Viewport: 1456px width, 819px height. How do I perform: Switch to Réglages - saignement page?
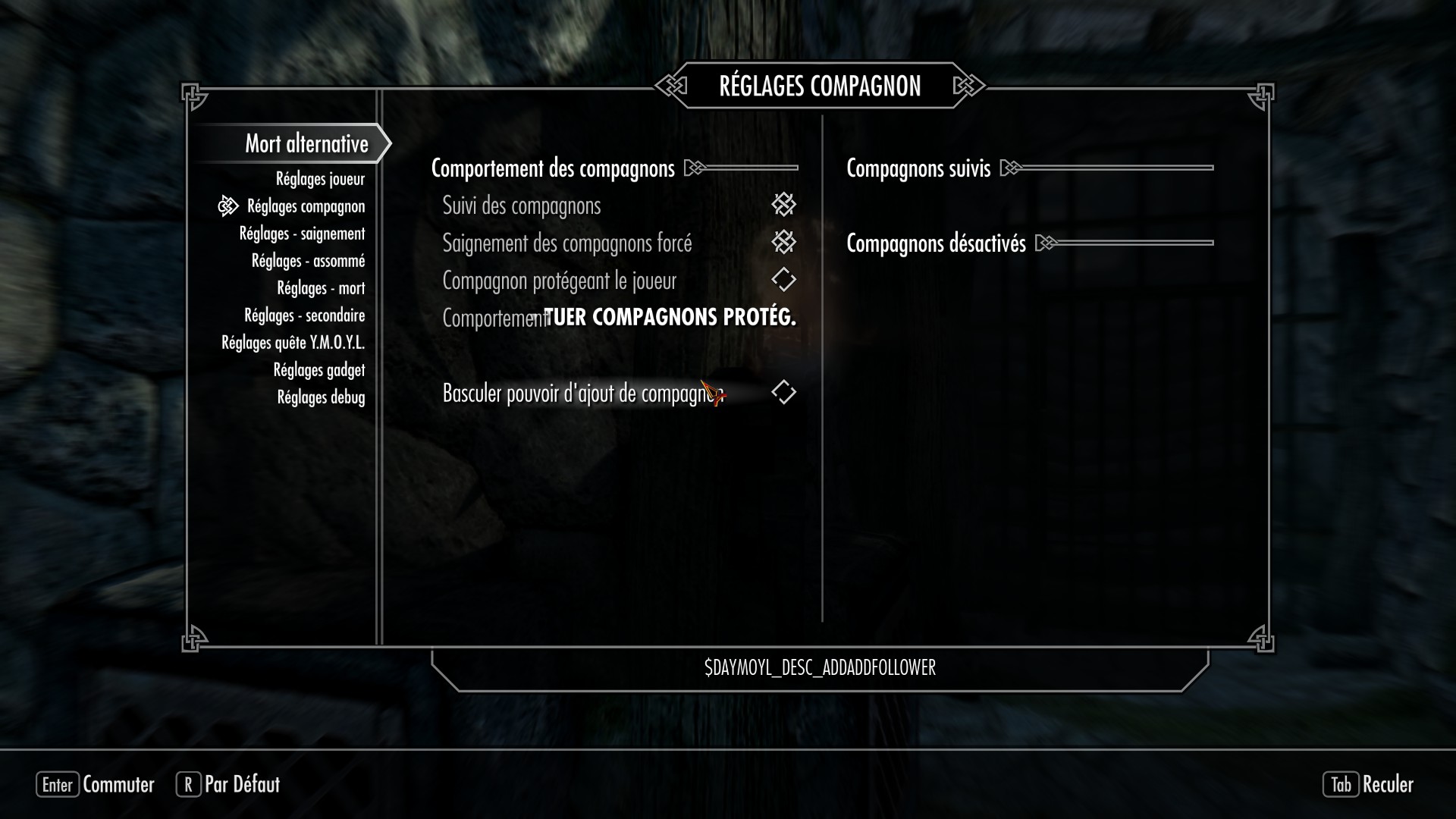pyautogui.click(x=302, y=234)
